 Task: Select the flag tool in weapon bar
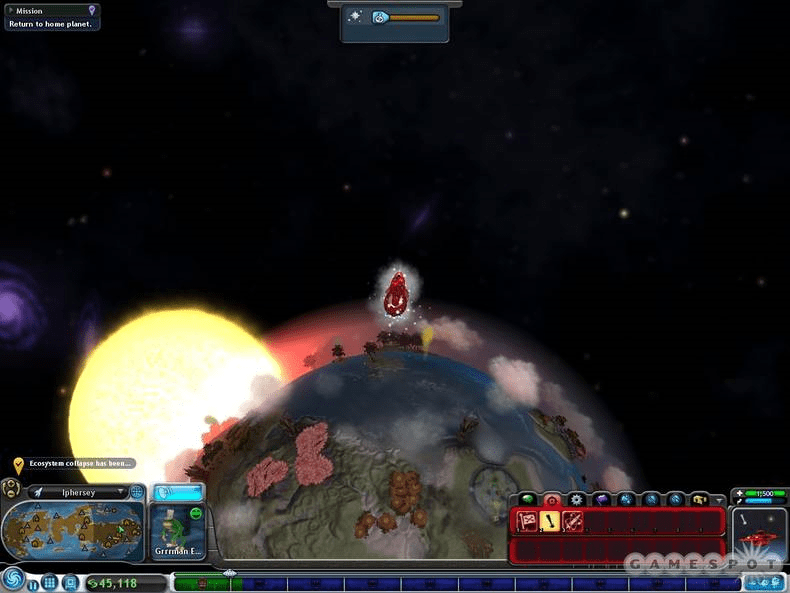527,520
